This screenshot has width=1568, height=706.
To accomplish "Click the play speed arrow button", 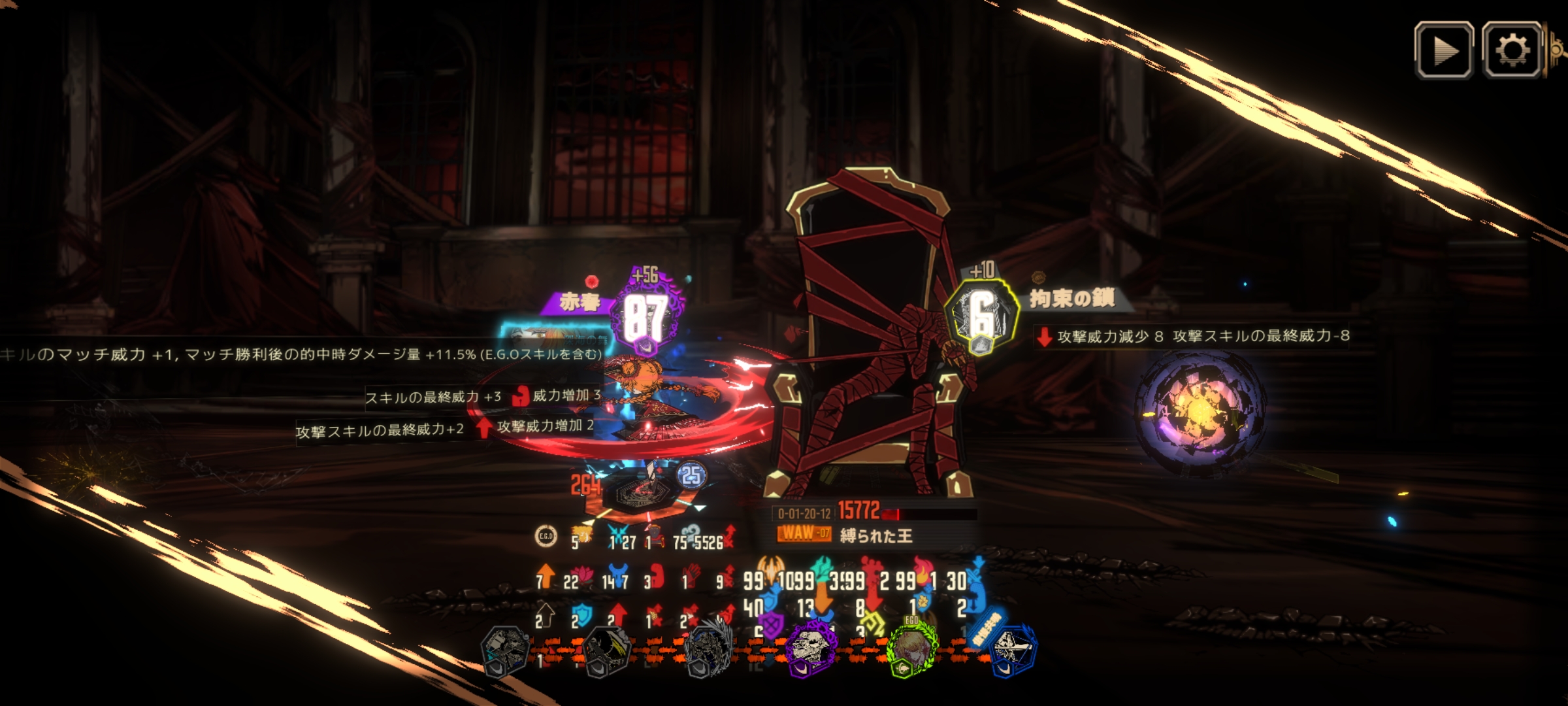I will pos(1444,50).
